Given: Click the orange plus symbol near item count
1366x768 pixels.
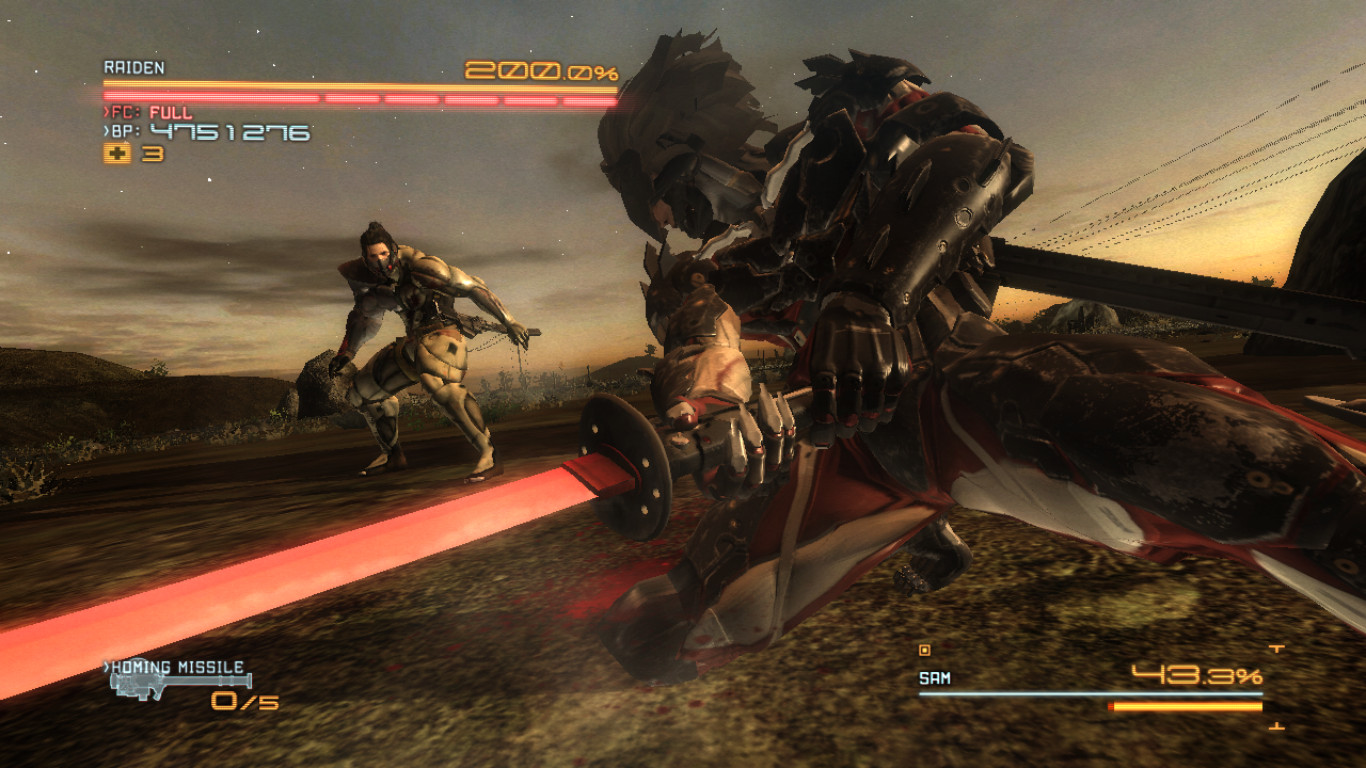Looking at the screenshot, I should click(x=117, y=154).
